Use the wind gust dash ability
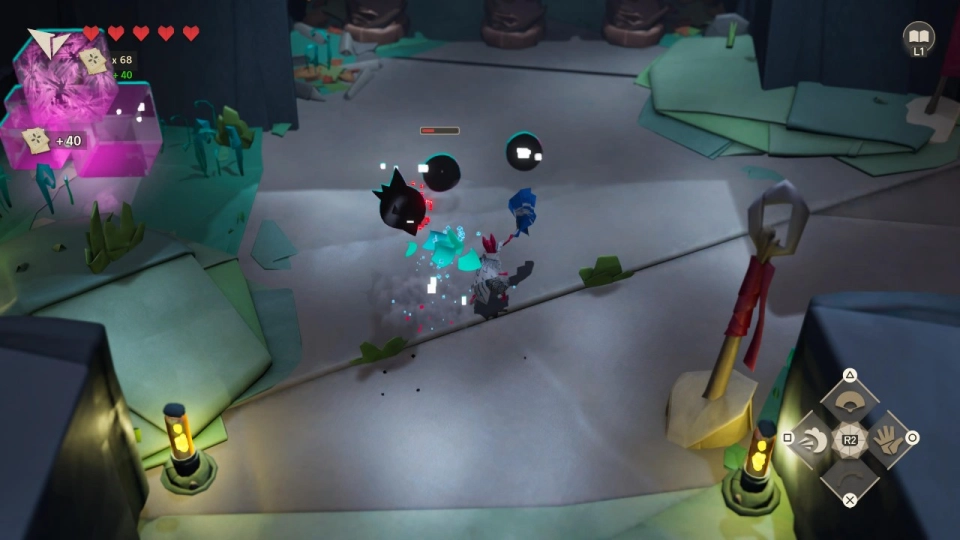Image resolution: width=960 pixels, height=540 pixels. click(813, 439)
